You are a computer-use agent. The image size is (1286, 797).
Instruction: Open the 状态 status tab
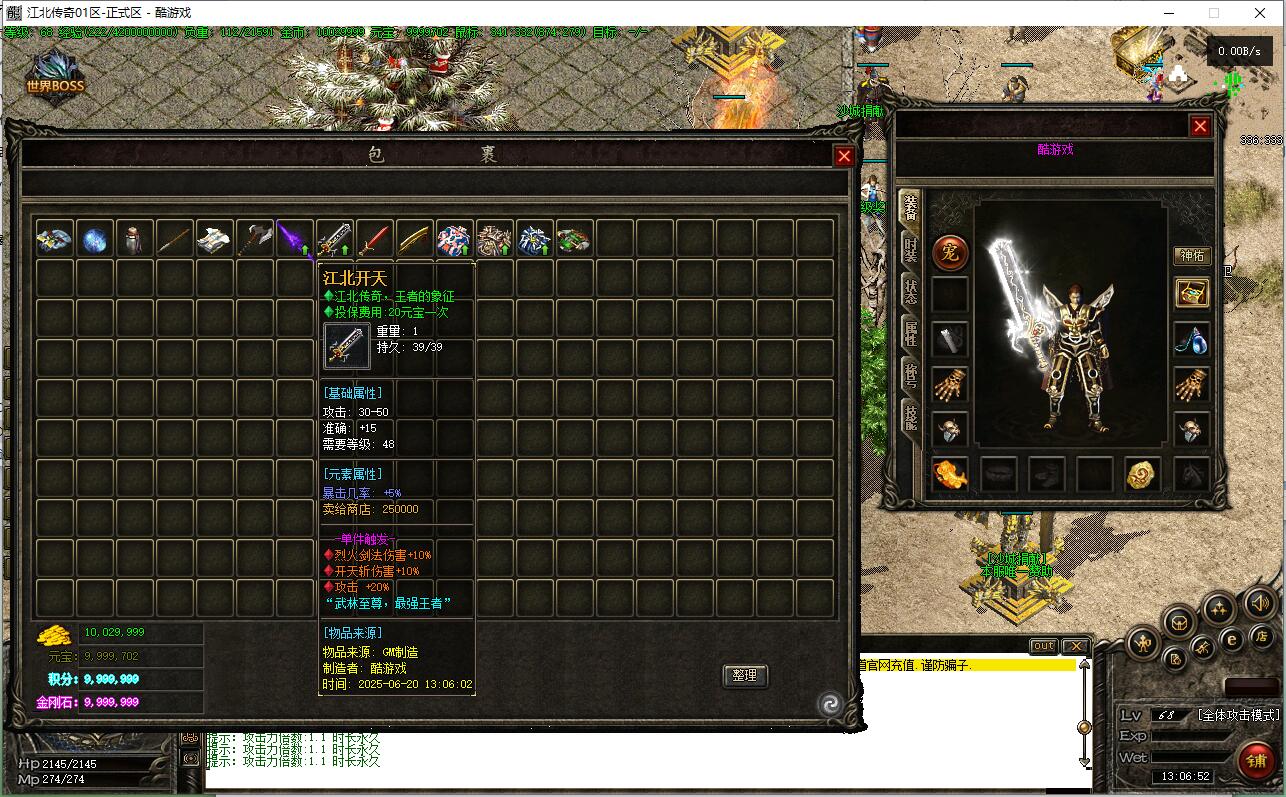click(x=910, y=292)
